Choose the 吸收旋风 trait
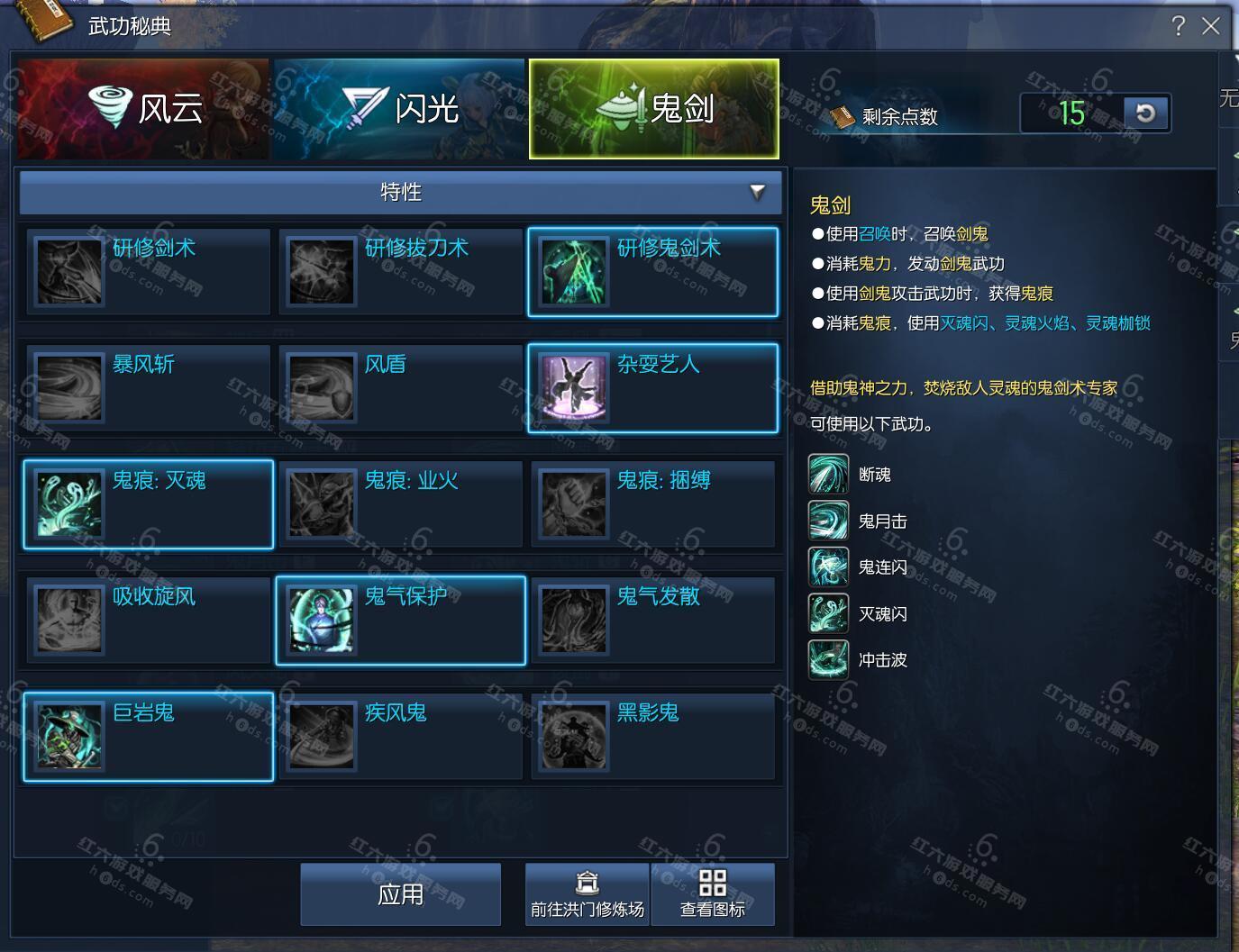 (149, 620)
